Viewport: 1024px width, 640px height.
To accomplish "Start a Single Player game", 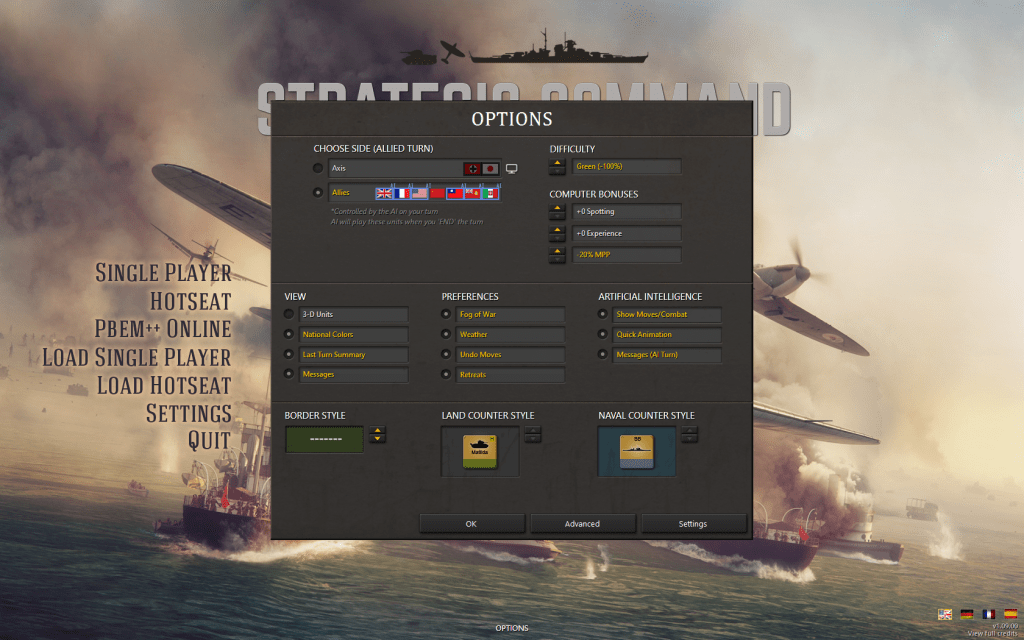I will click(163, 272).
